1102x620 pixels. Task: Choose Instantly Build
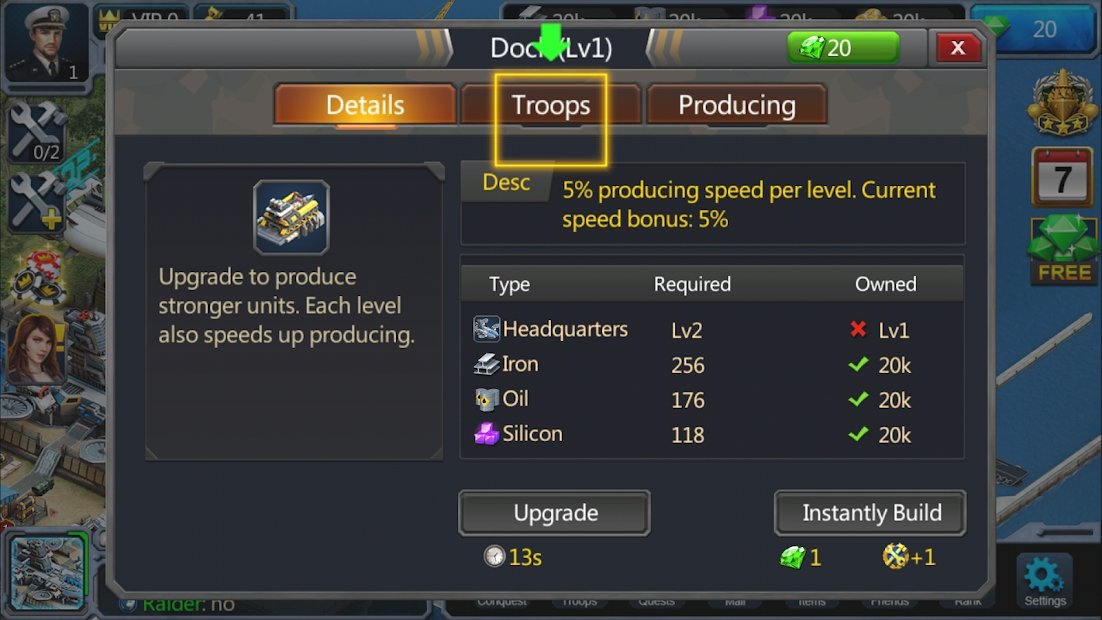871,513
